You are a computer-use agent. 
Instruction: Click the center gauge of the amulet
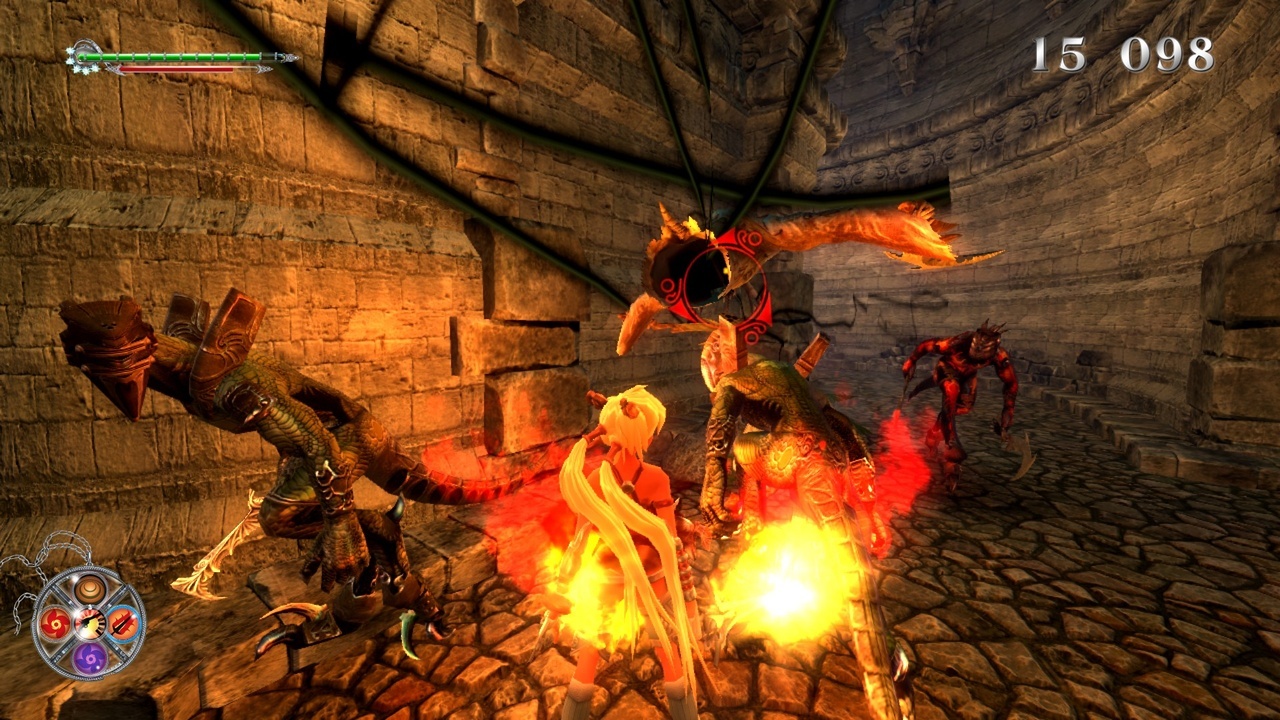coord(89,623)
